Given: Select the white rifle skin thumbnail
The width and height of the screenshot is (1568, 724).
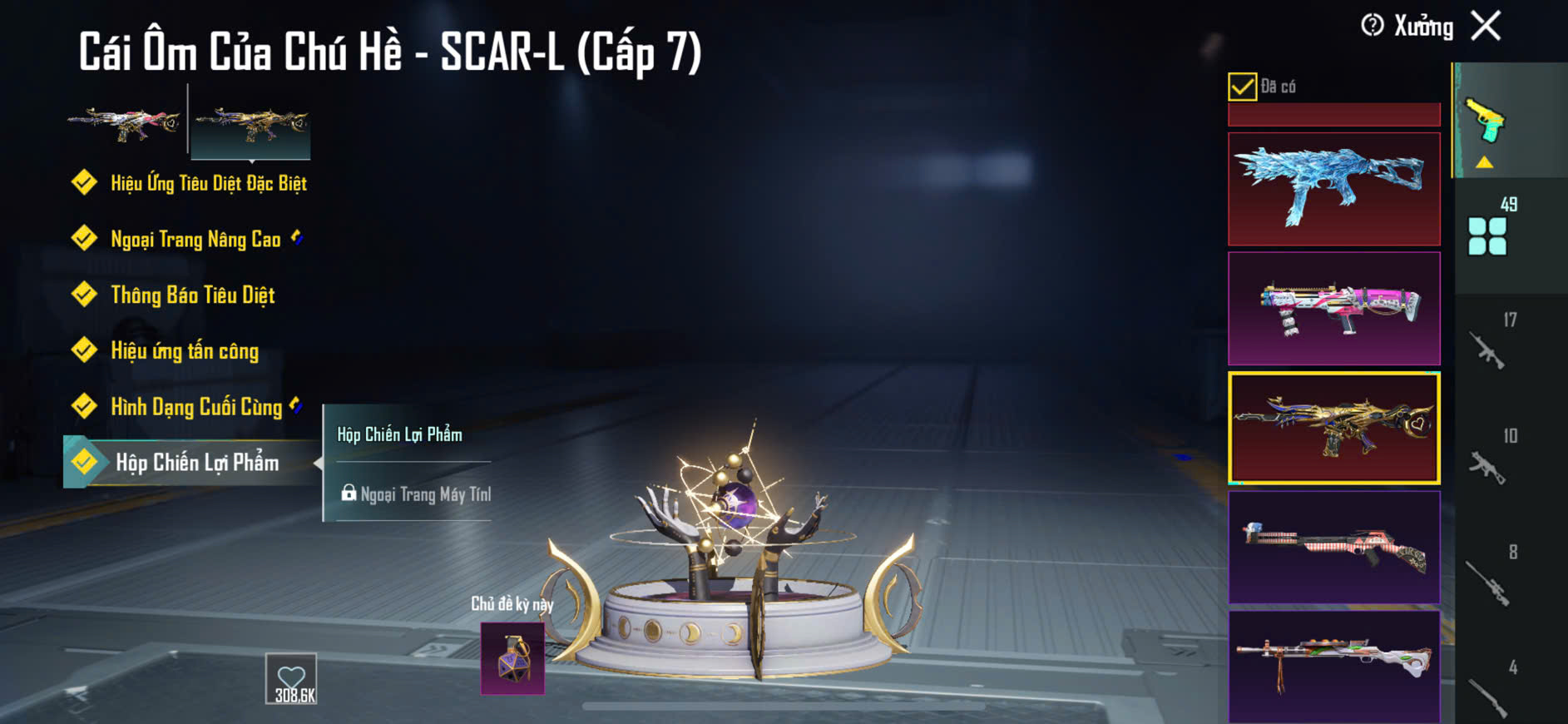Looking at the screenshot, I should (1333, 664).
